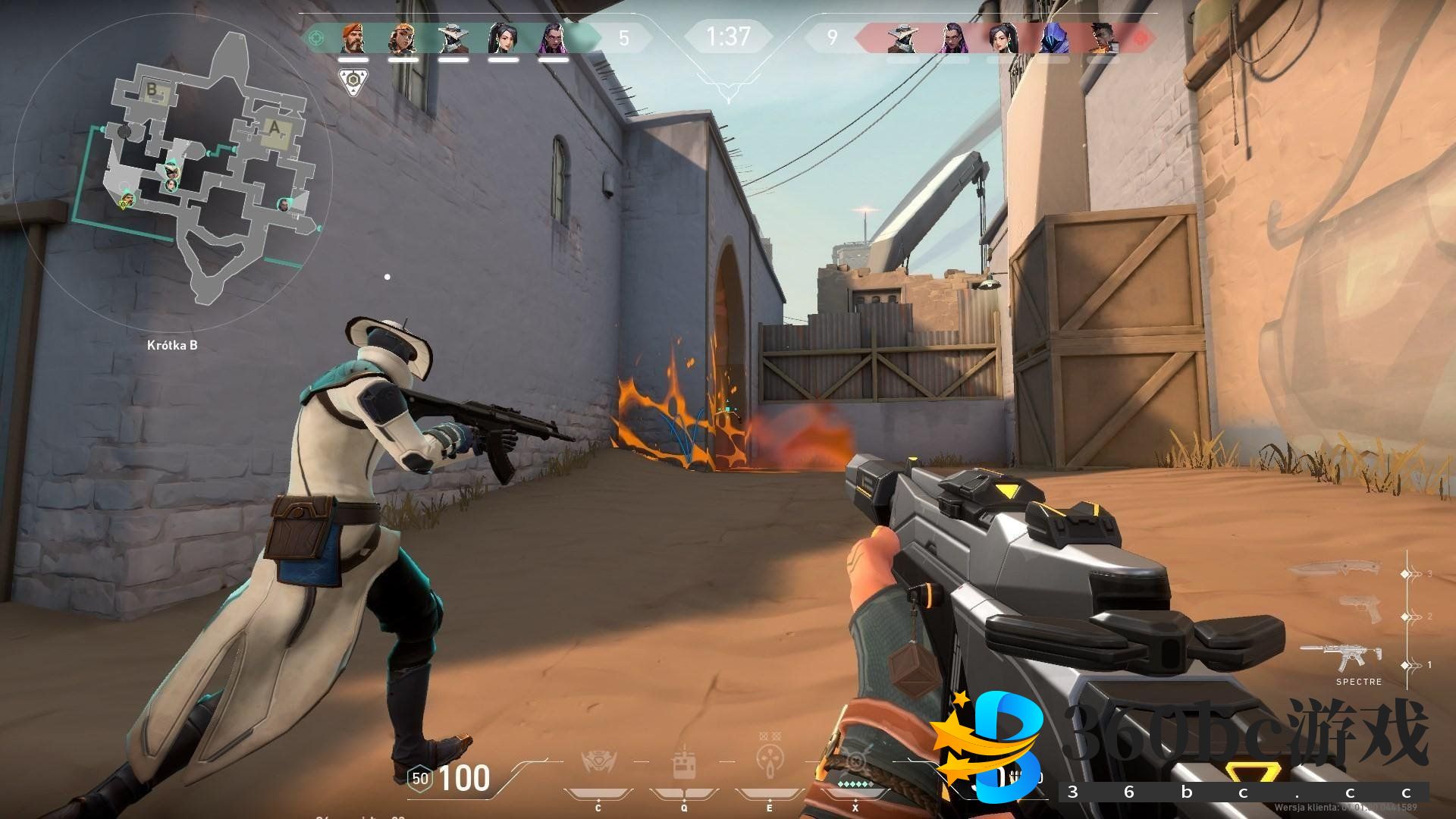Select the red team's Cypher portrait
Screen dimensions: 1456x819
click(902, 38)
